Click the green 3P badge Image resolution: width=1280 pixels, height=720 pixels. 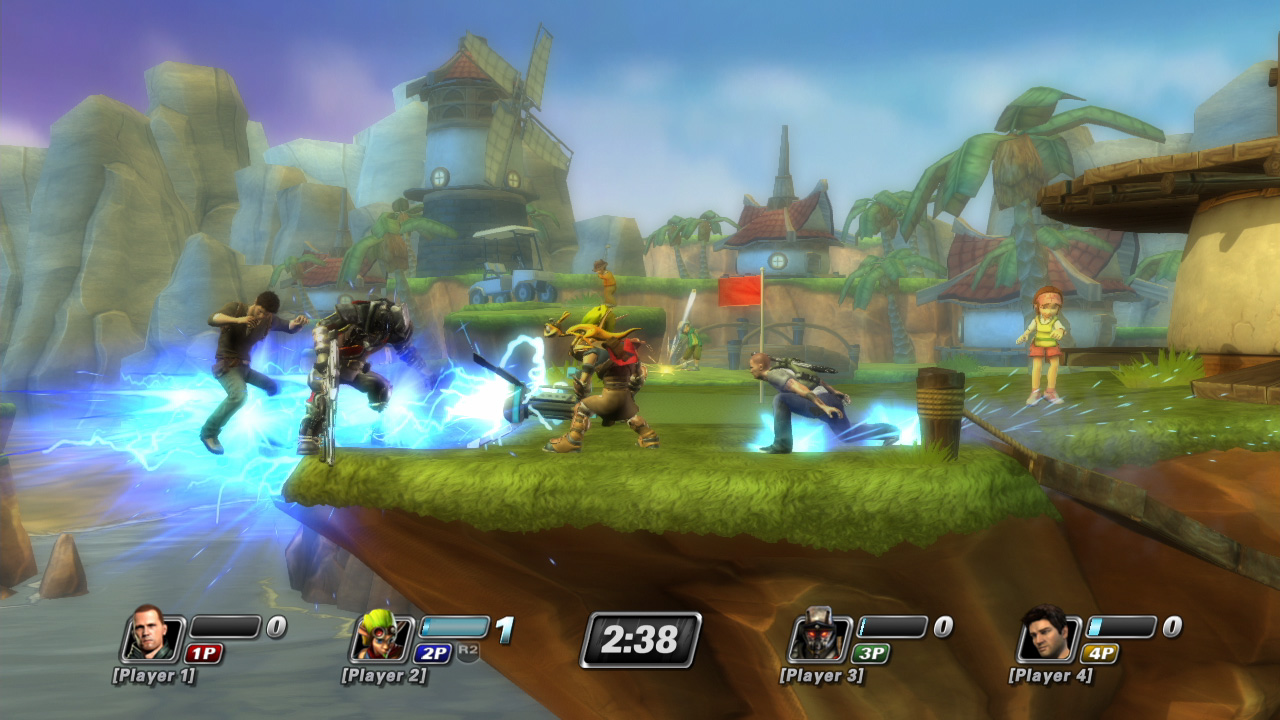coord(872,651)
